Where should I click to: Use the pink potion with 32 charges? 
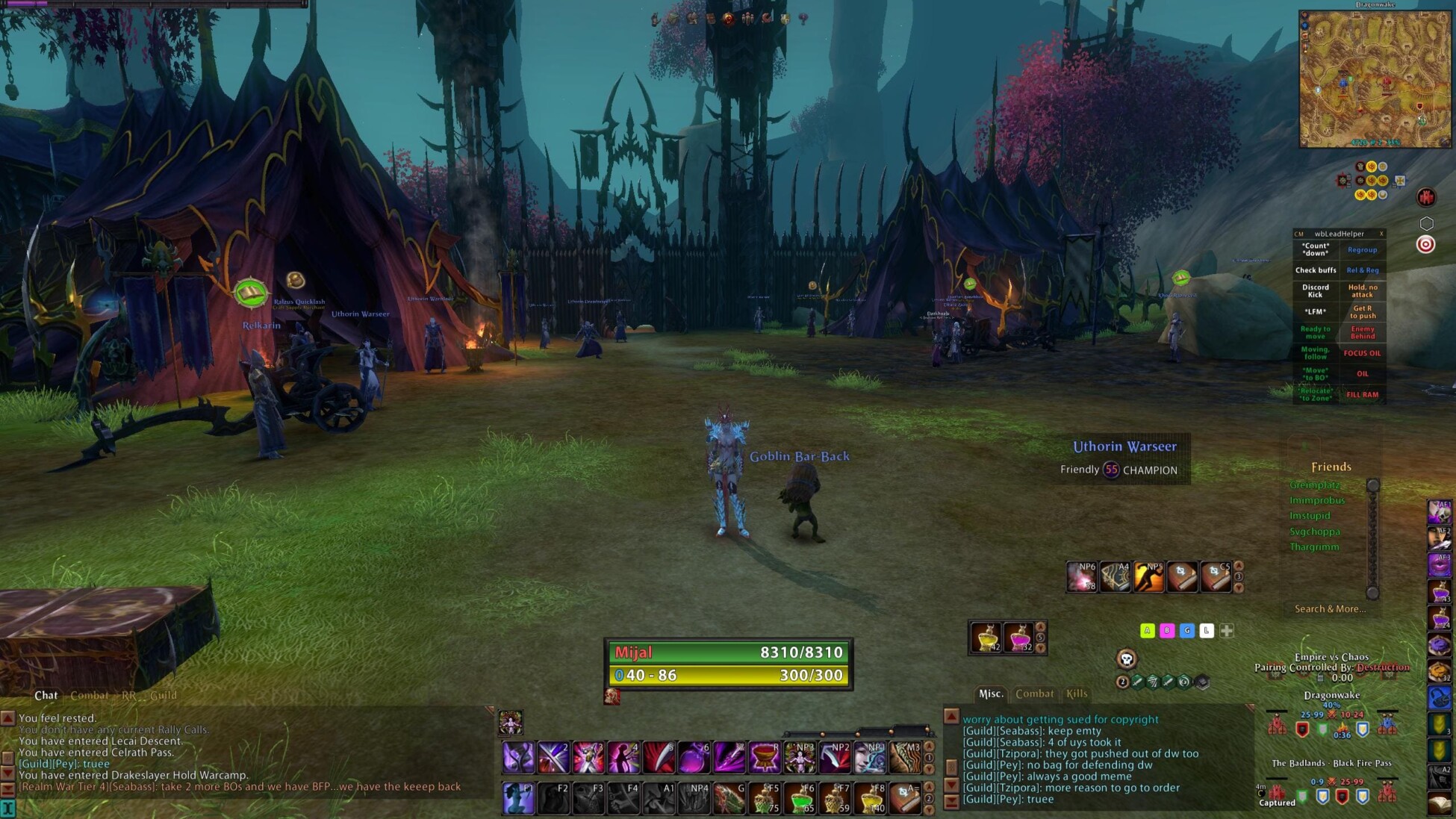point(1018,638)
